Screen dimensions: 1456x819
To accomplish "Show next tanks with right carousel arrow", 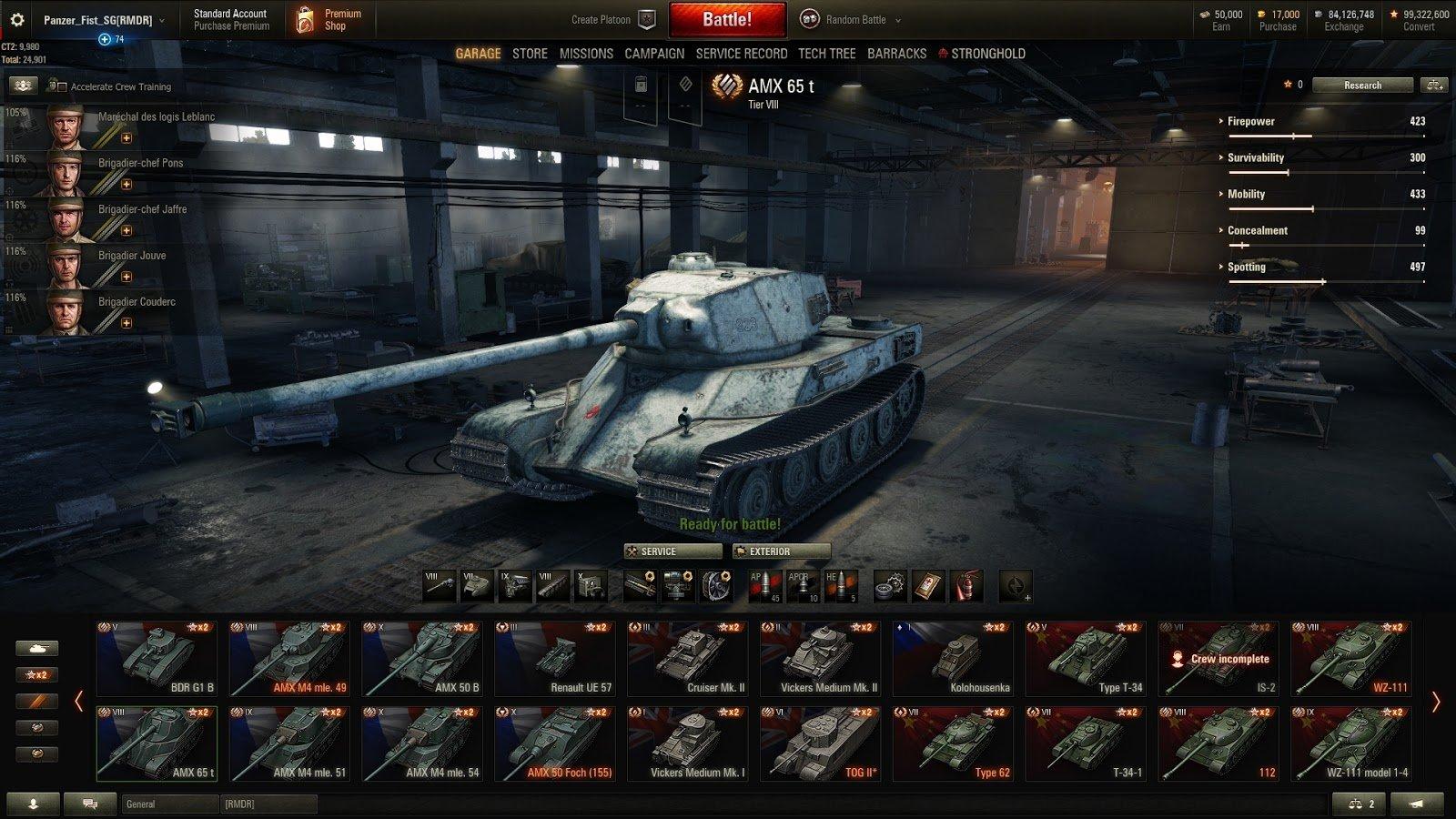I will point(1436,702).
